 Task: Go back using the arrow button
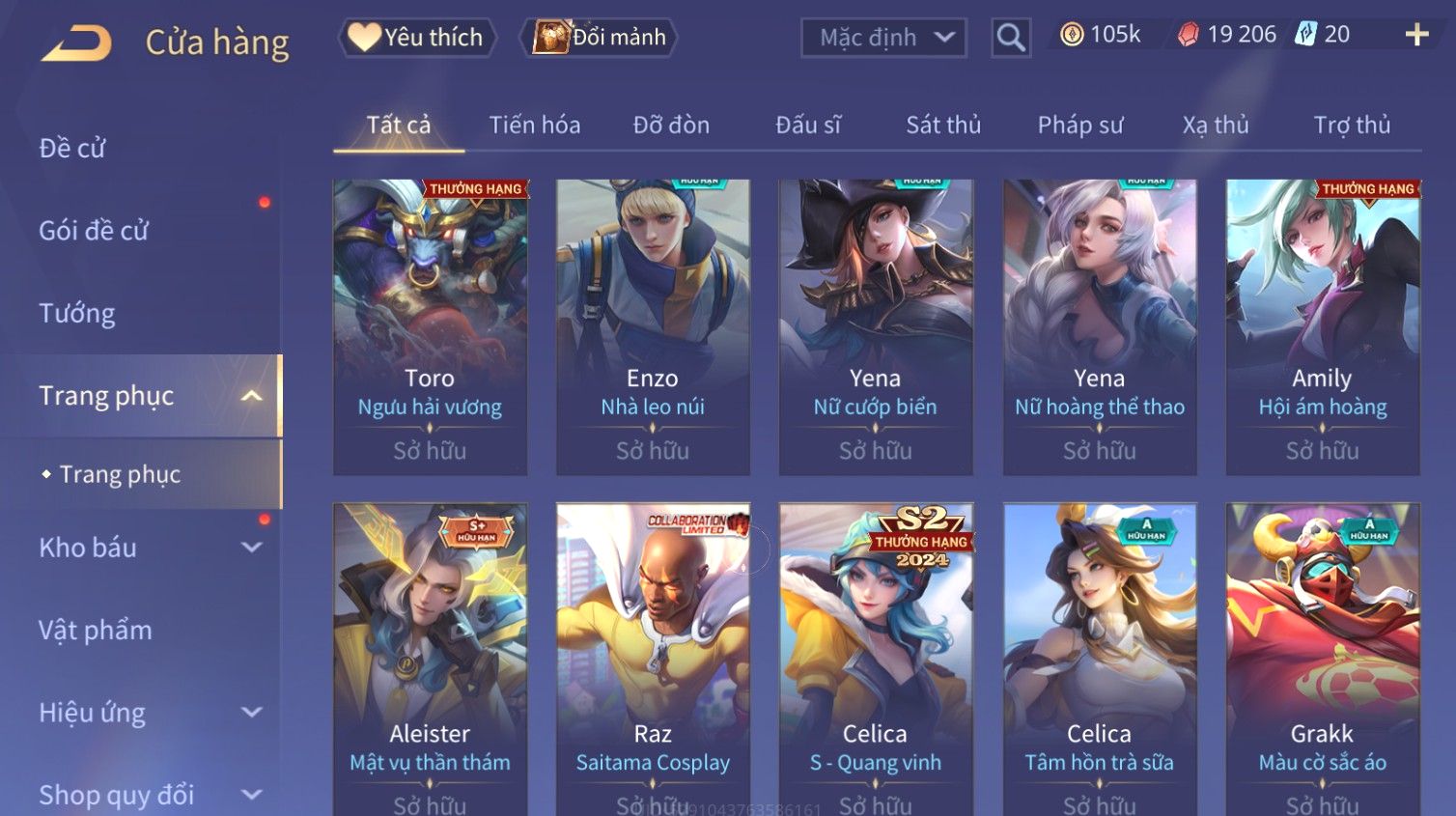click(x=77, y=42)
